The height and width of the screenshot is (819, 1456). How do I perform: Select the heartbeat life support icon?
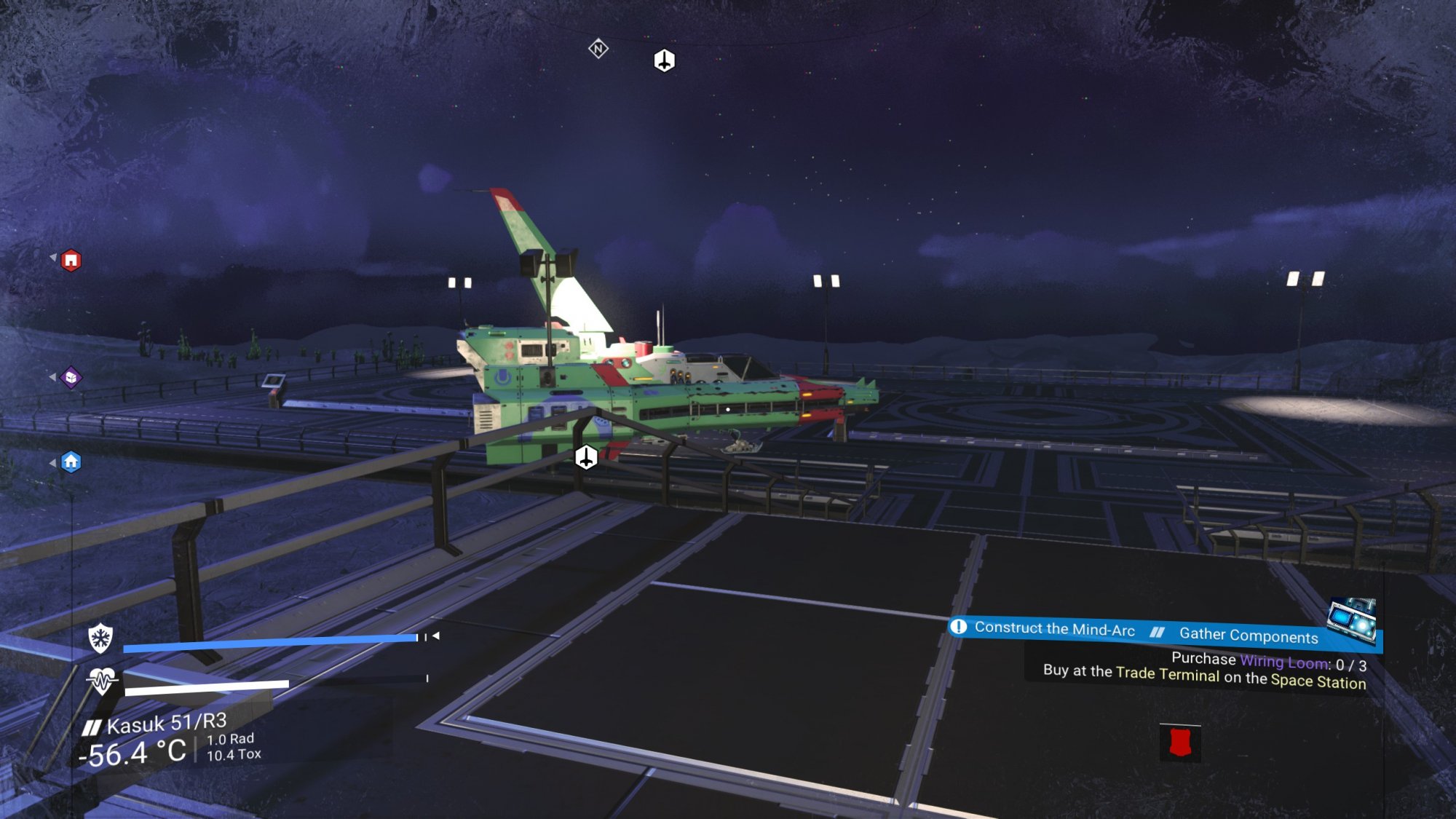(102, 681)
